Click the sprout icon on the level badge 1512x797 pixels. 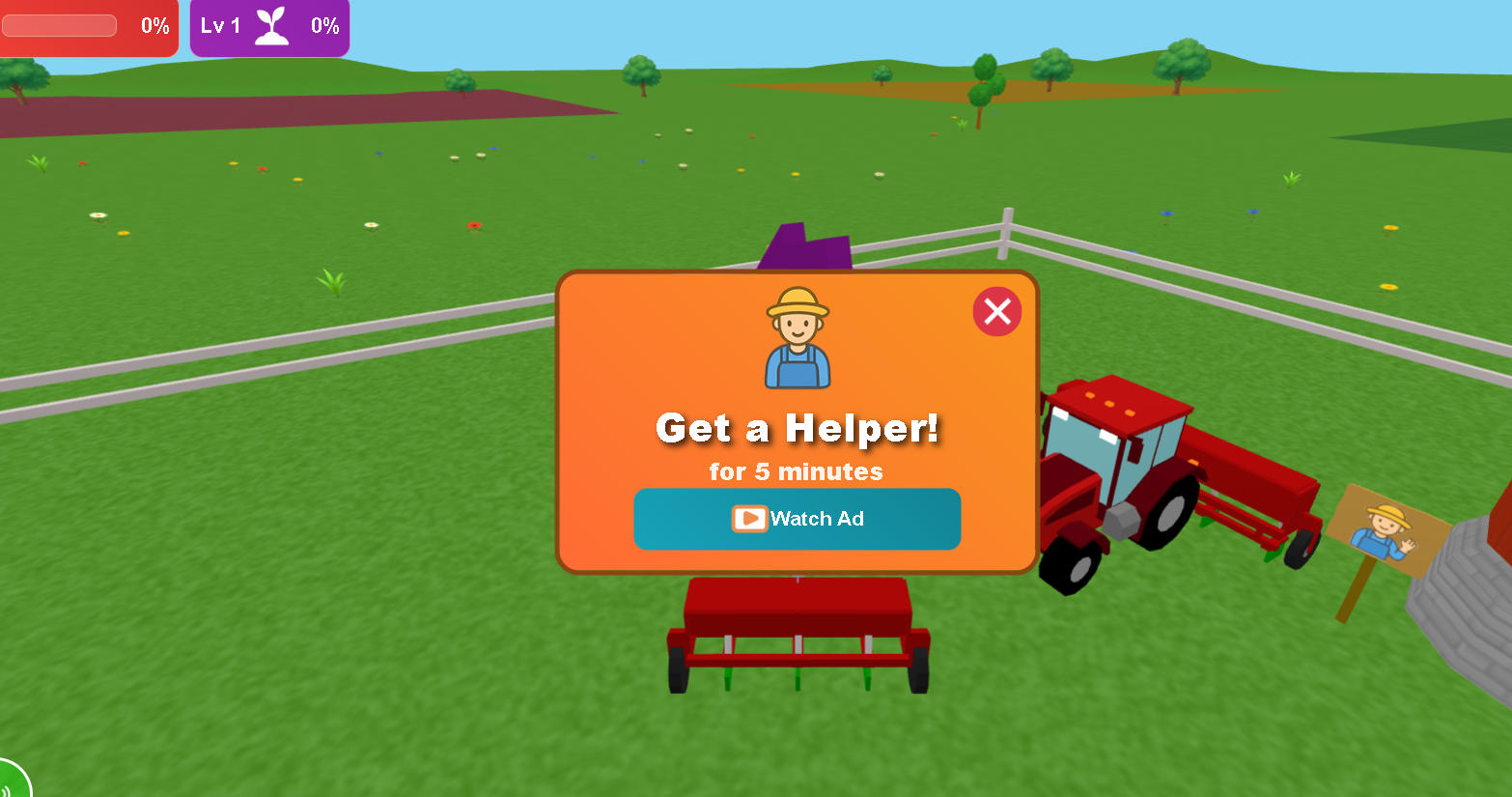pos(273,26)
